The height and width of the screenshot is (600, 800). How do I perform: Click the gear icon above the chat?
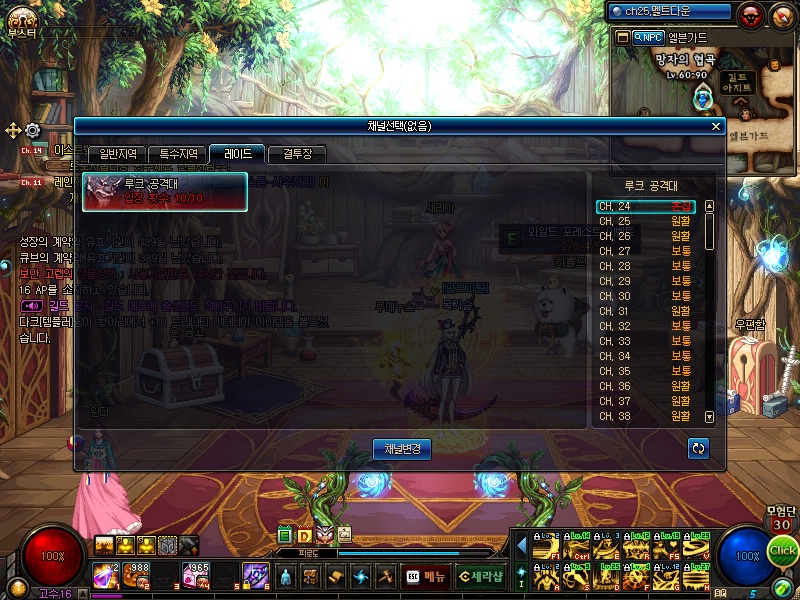(x=33, y=130)
